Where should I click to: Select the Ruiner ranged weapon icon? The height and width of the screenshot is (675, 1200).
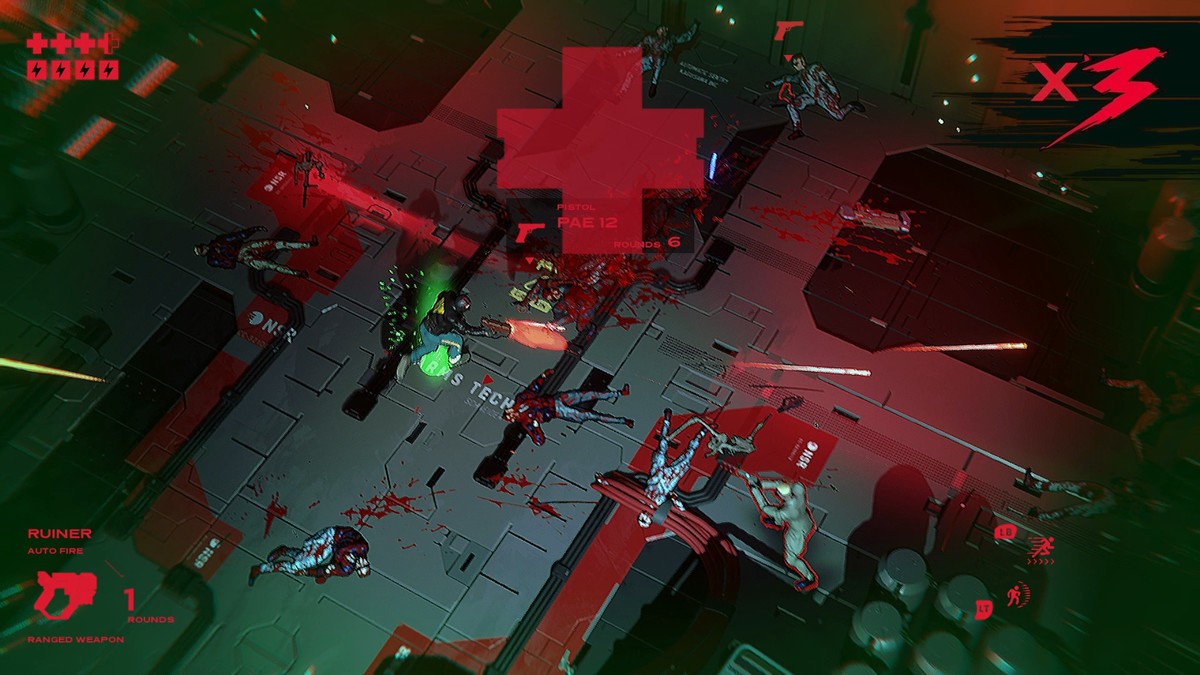coord(64,594)
